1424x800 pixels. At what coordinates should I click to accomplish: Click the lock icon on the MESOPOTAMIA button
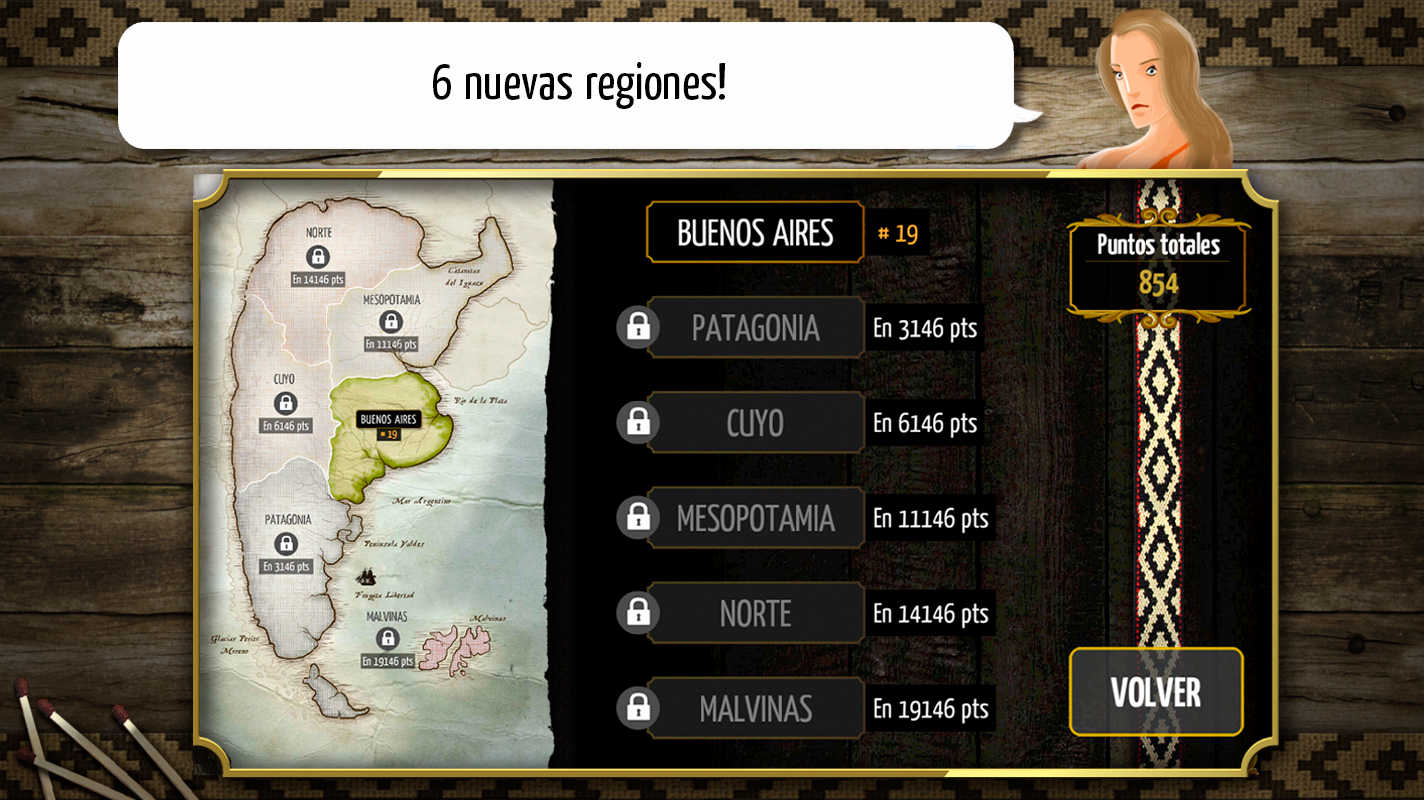(640, 517)
